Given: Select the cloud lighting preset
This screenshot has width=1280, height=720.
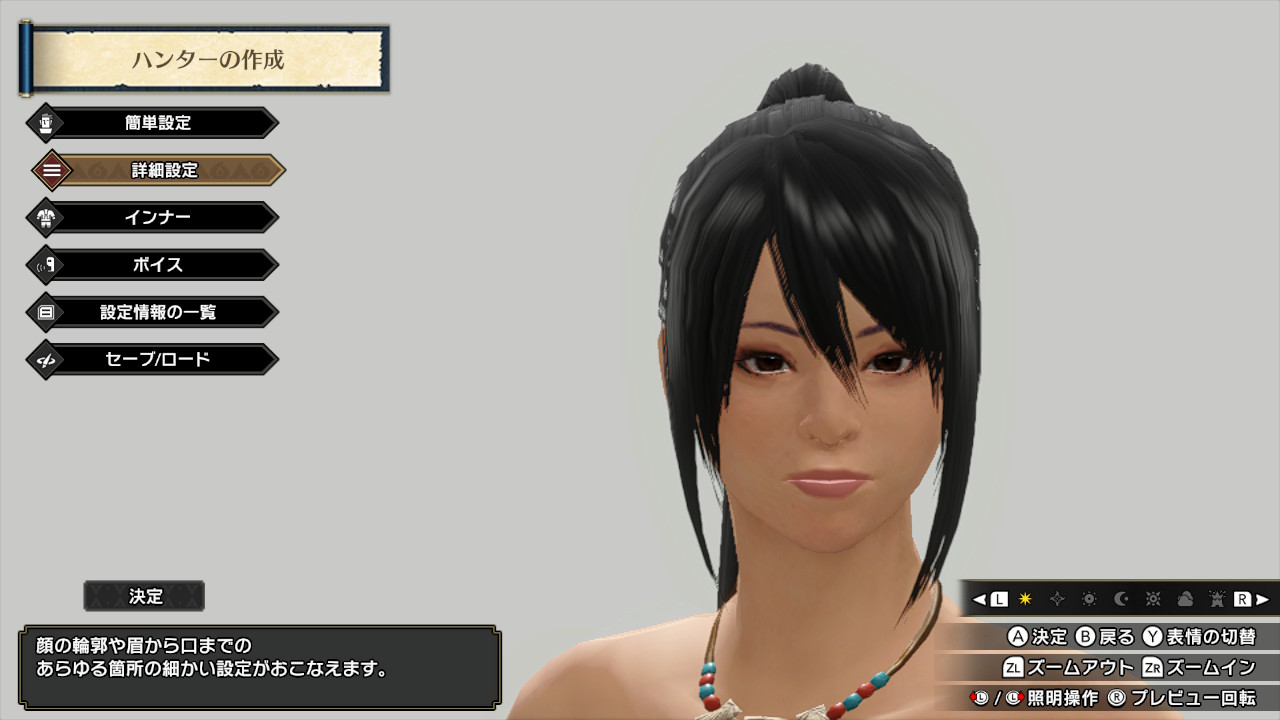Looking at the screenshot, I should pos(1185,599).
